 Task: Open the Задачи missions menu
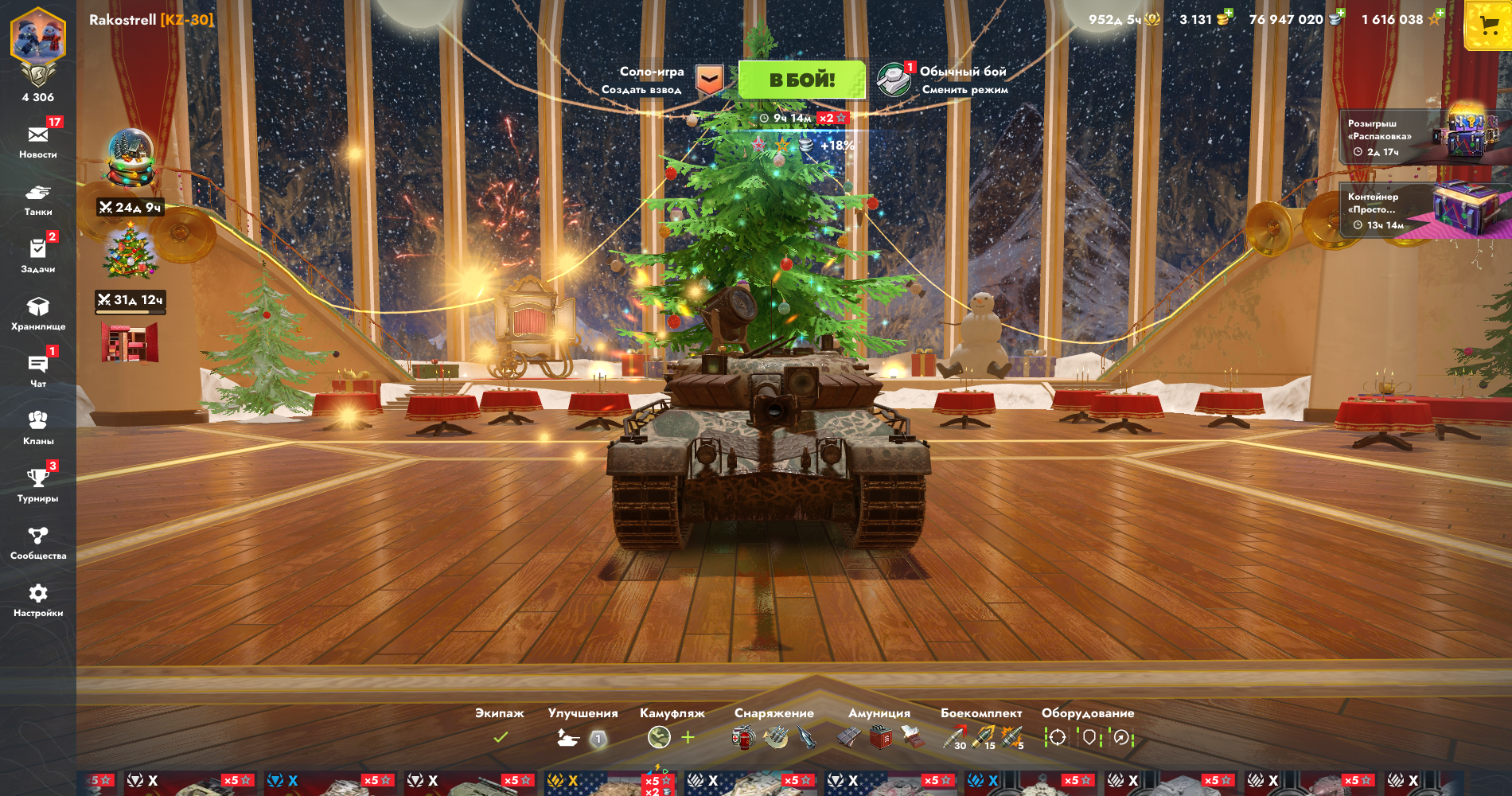[x=38, y=255]
